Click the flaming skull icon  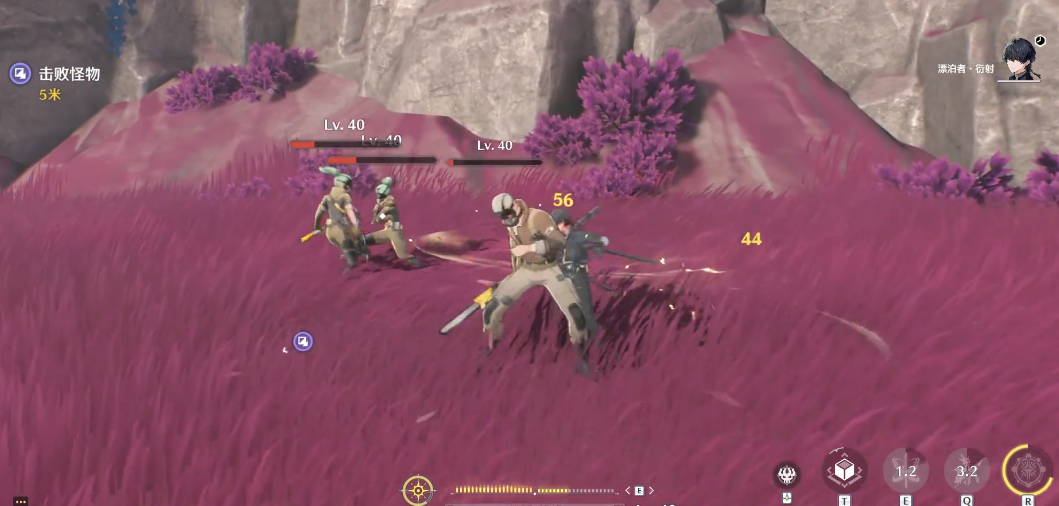[787, 475]
